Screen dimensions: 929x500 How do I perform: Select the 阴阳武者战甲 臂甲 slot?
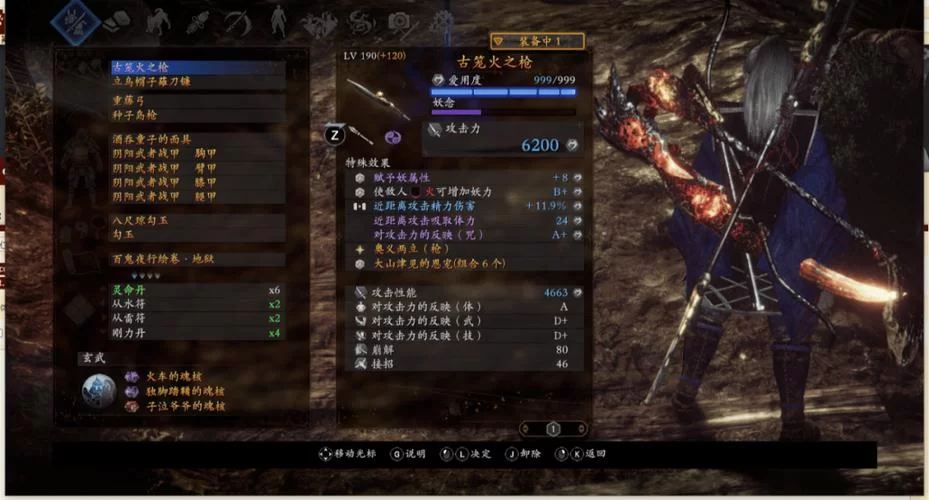click(195, 168)
